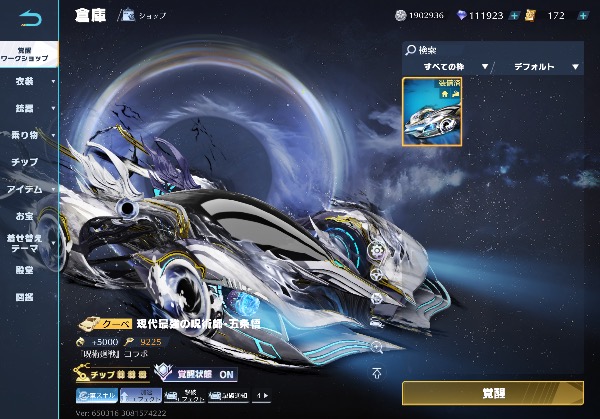This screenshot has width=600, height=419.
Task: Click the 検索 search field
Action: 492,48
